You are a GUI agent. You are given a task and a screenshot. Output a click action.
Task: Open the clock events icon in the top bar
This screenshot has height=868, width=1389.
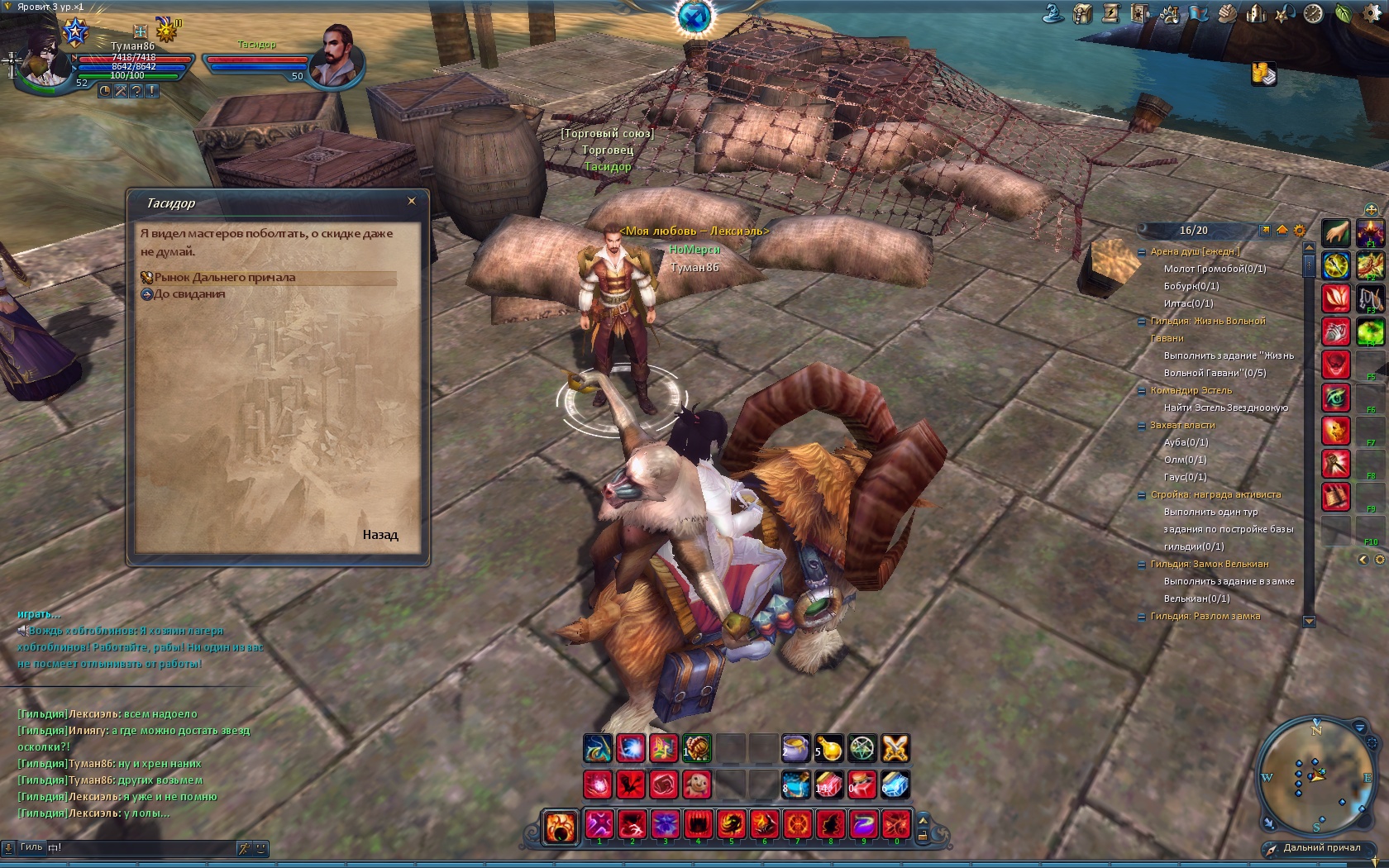pos(1313,14)
